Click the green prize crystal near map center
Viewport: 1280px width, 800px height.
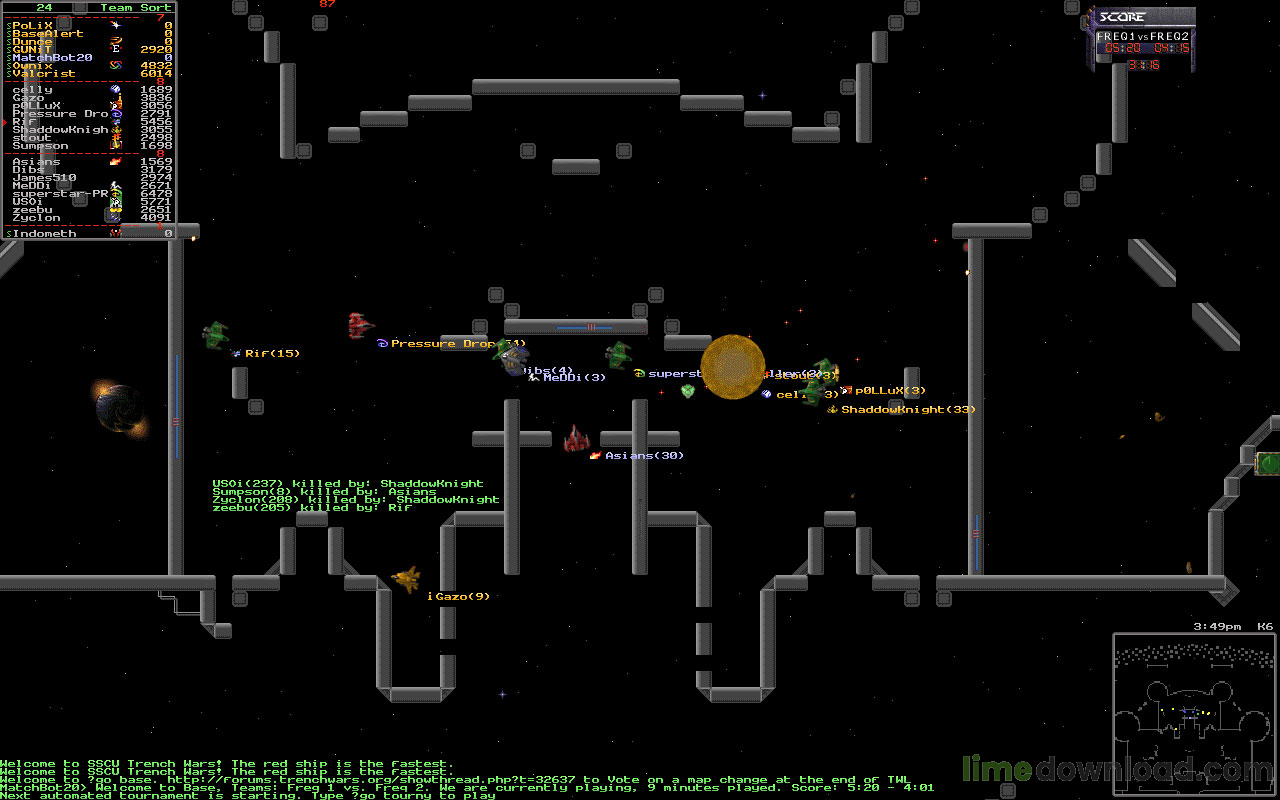[687, 393]
